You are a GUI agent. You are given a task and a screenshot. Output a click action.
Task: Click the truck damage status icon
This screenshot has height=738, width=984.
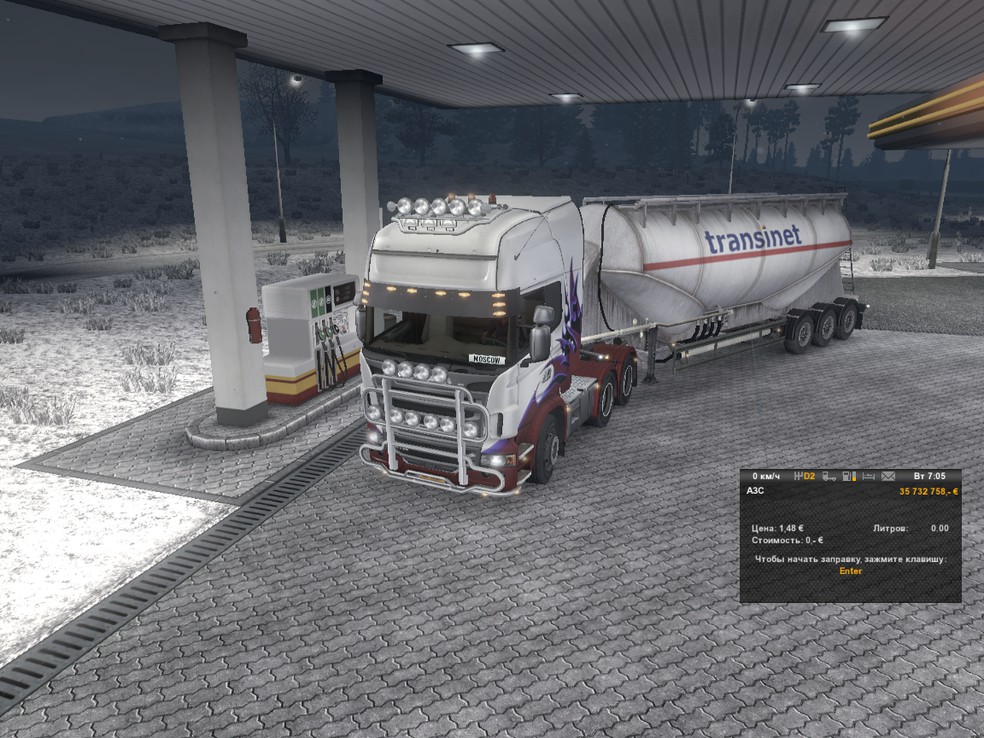coord(829,476)
